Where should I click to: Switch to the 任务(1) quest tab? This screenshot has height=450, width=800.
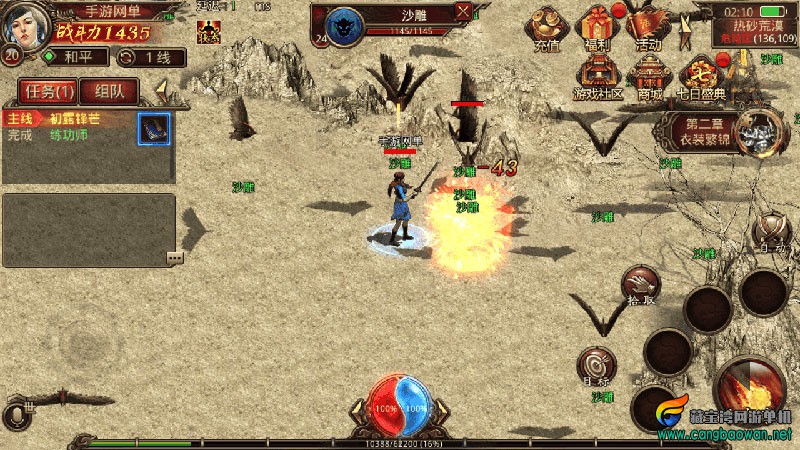pos(49,92)
